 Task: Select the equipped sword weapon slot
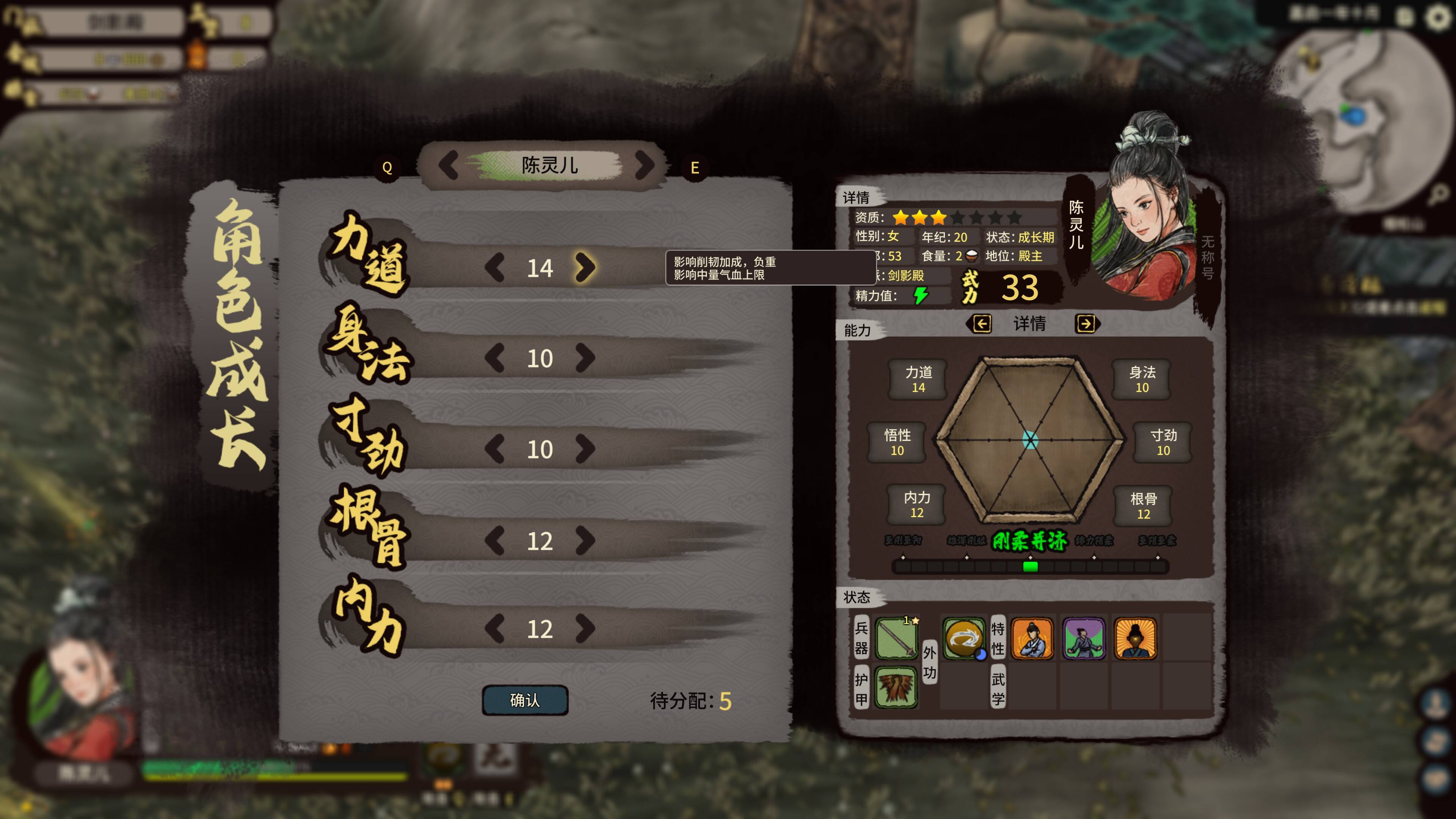tap(896, 638)
